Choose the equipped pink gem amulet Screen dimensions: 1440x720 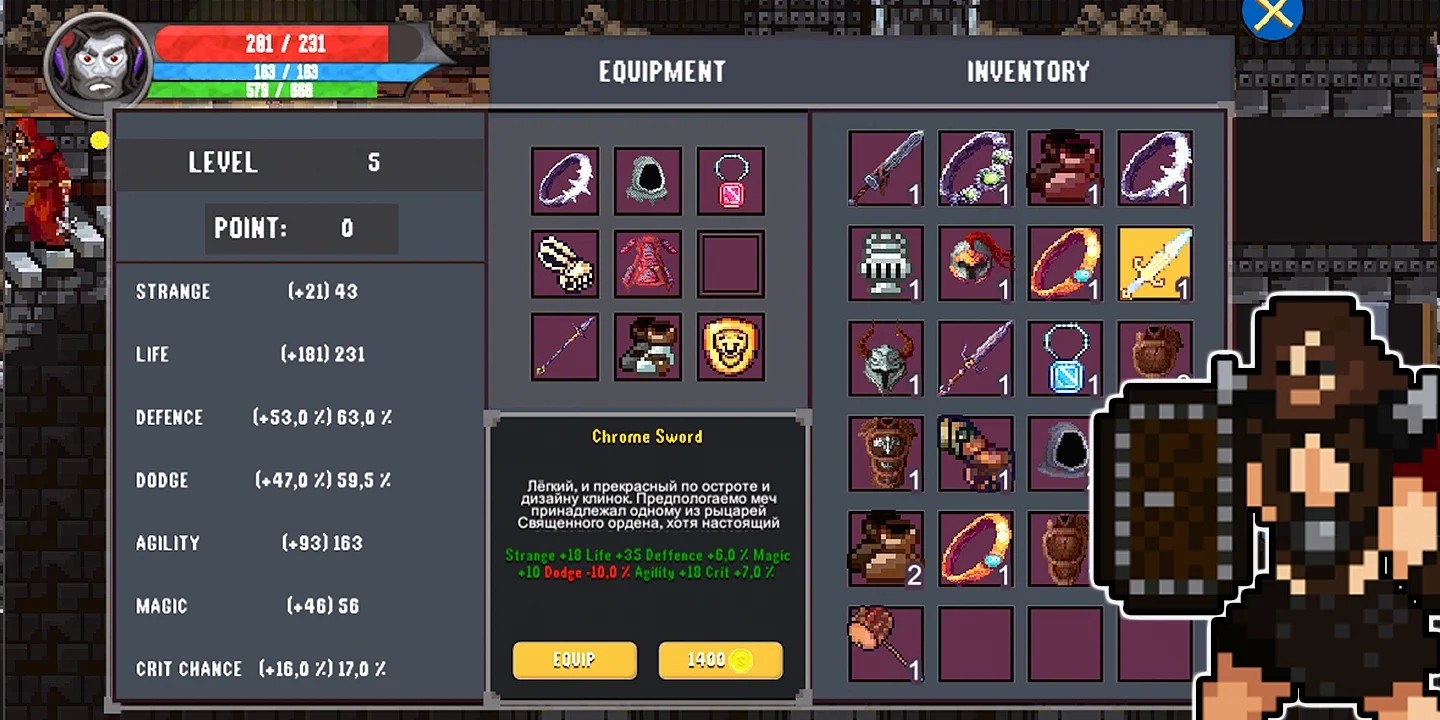[731, 181]
